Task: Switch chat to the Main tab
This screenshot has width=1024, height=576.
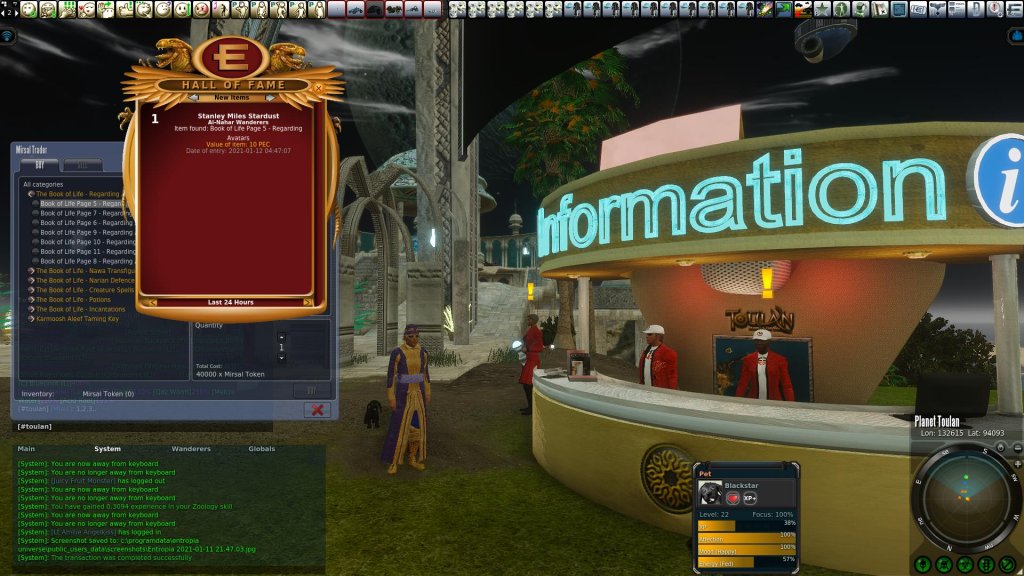Action: click(26, 449)
